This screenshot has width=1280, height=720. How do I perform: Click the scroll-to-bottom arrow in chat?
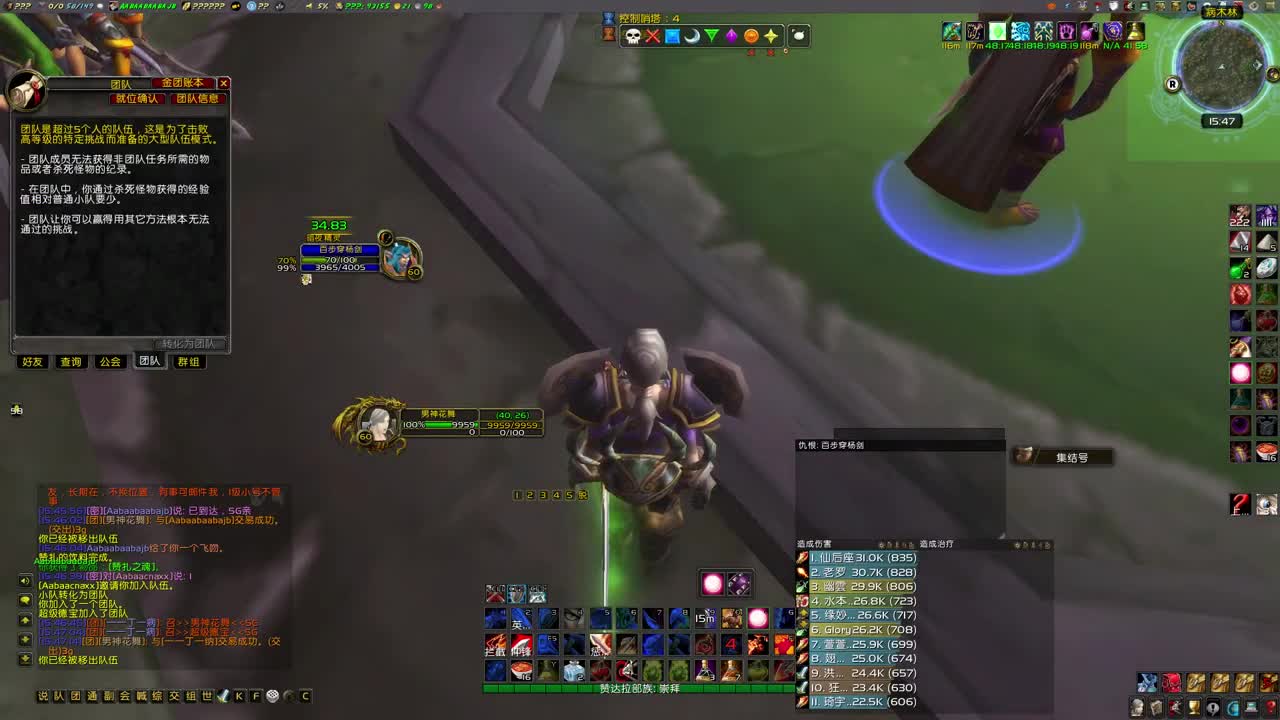tap(24, 657)
